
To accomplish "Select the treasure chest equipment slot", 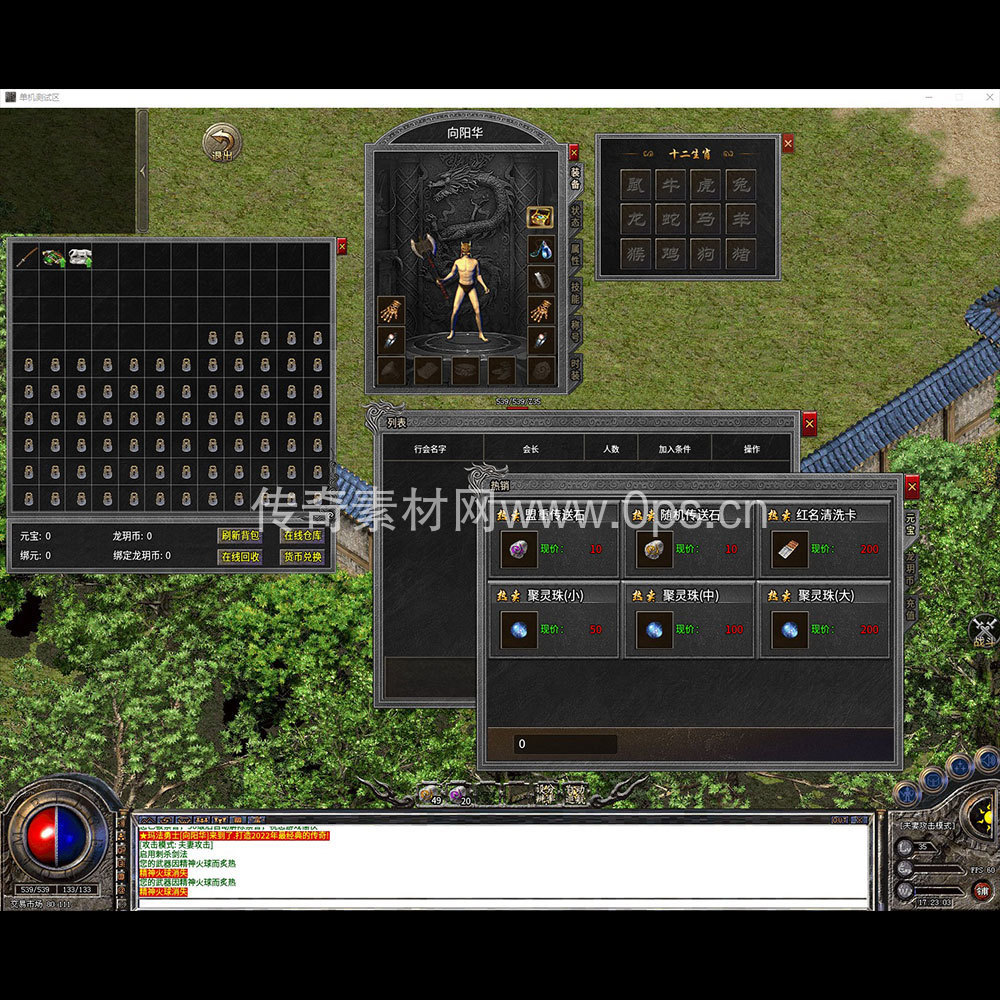I will (x=540, y=218).
